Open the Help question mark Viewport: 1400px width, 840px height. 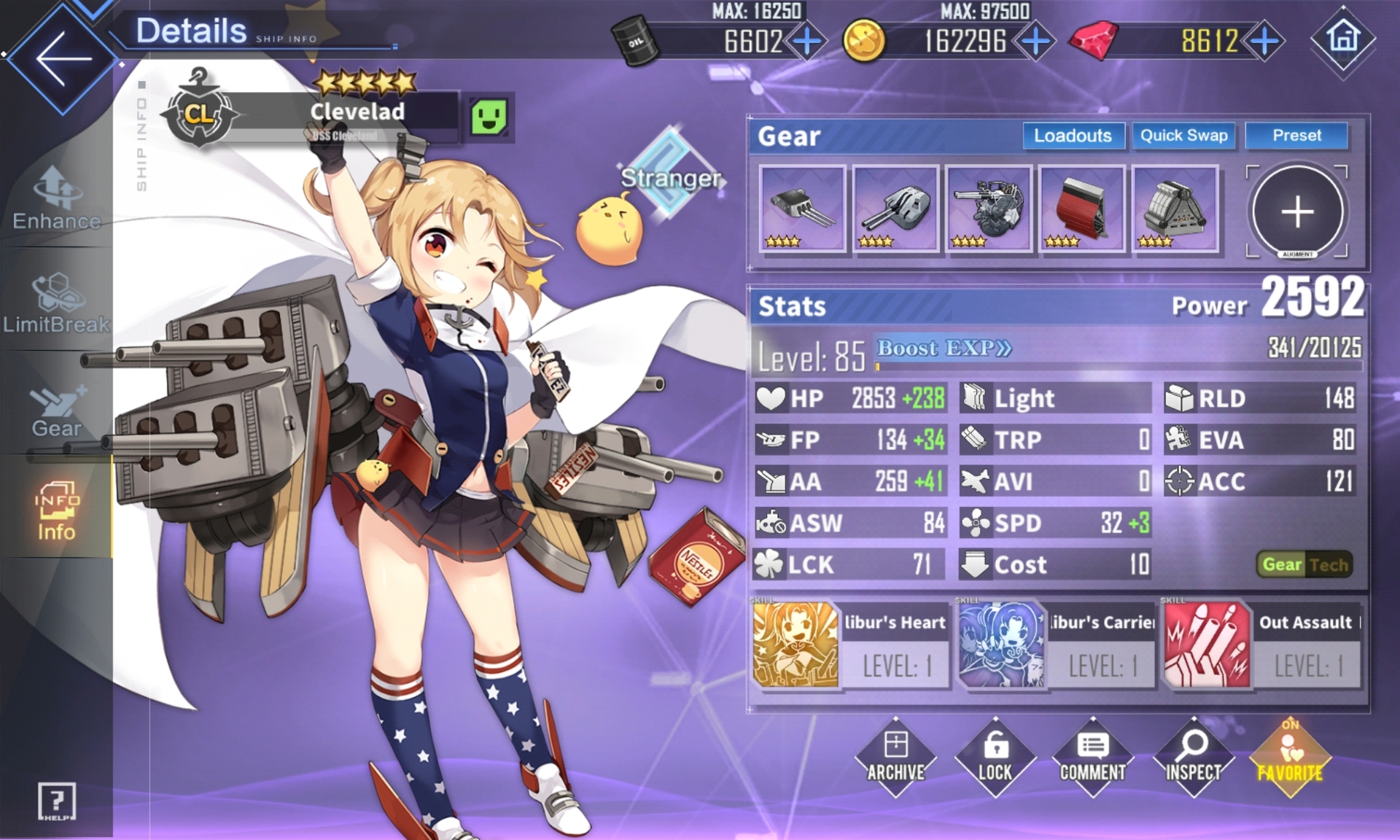coord(56,802)
